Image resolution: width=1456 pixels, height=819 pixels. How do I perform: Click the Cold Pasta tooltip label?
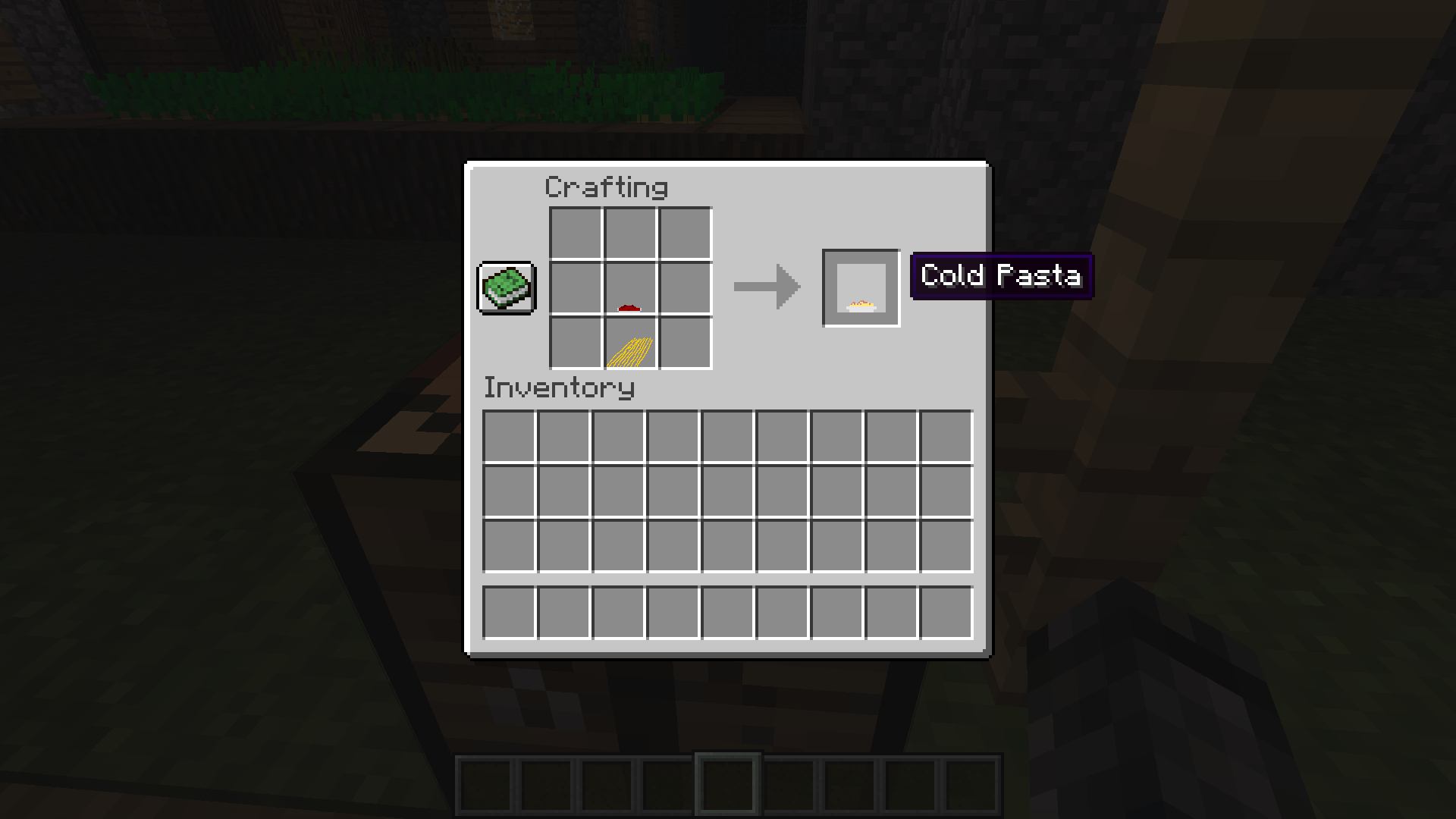tap(1002, 276)
